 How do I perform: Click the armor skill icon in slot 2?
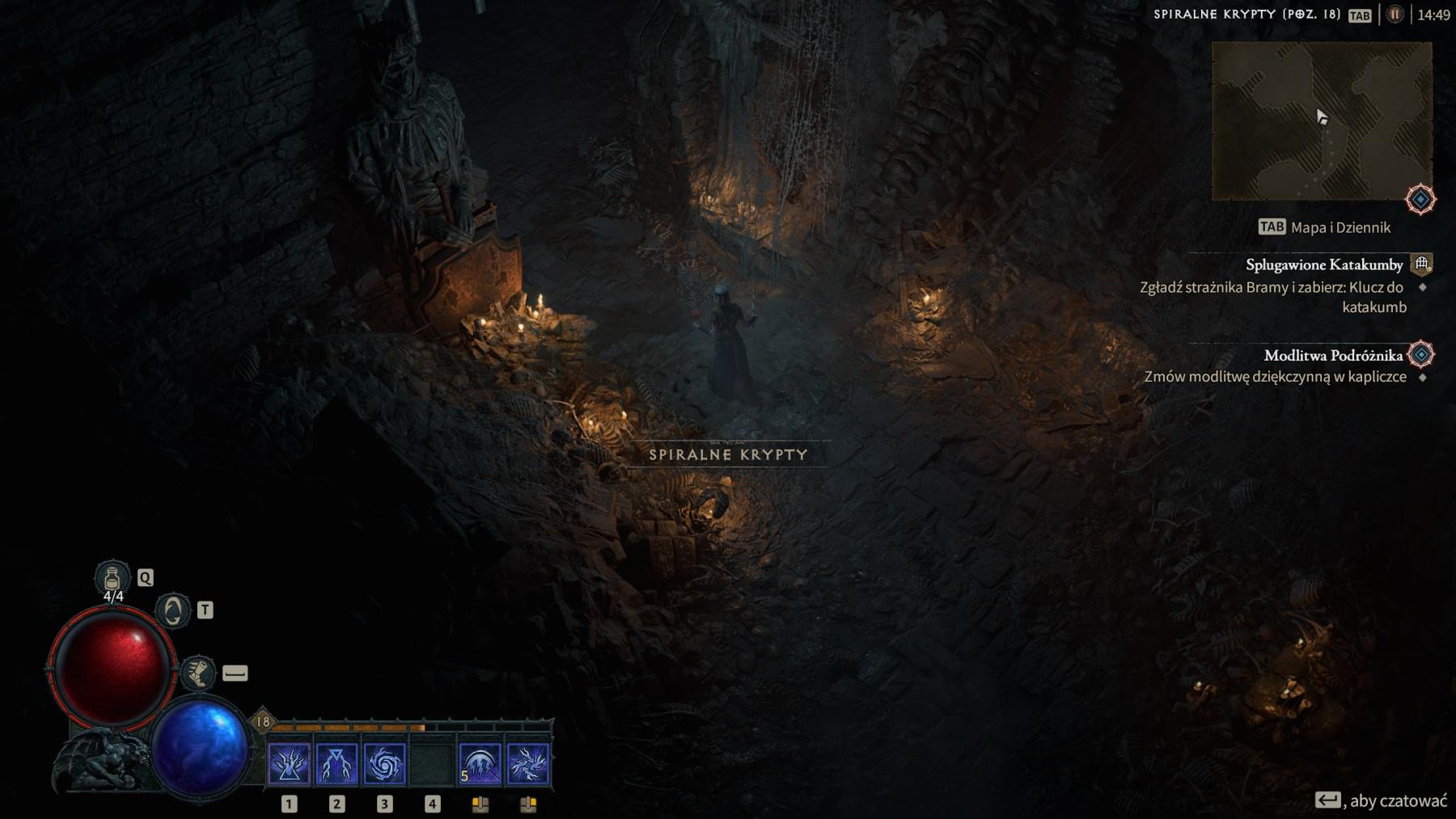point(335,761)
